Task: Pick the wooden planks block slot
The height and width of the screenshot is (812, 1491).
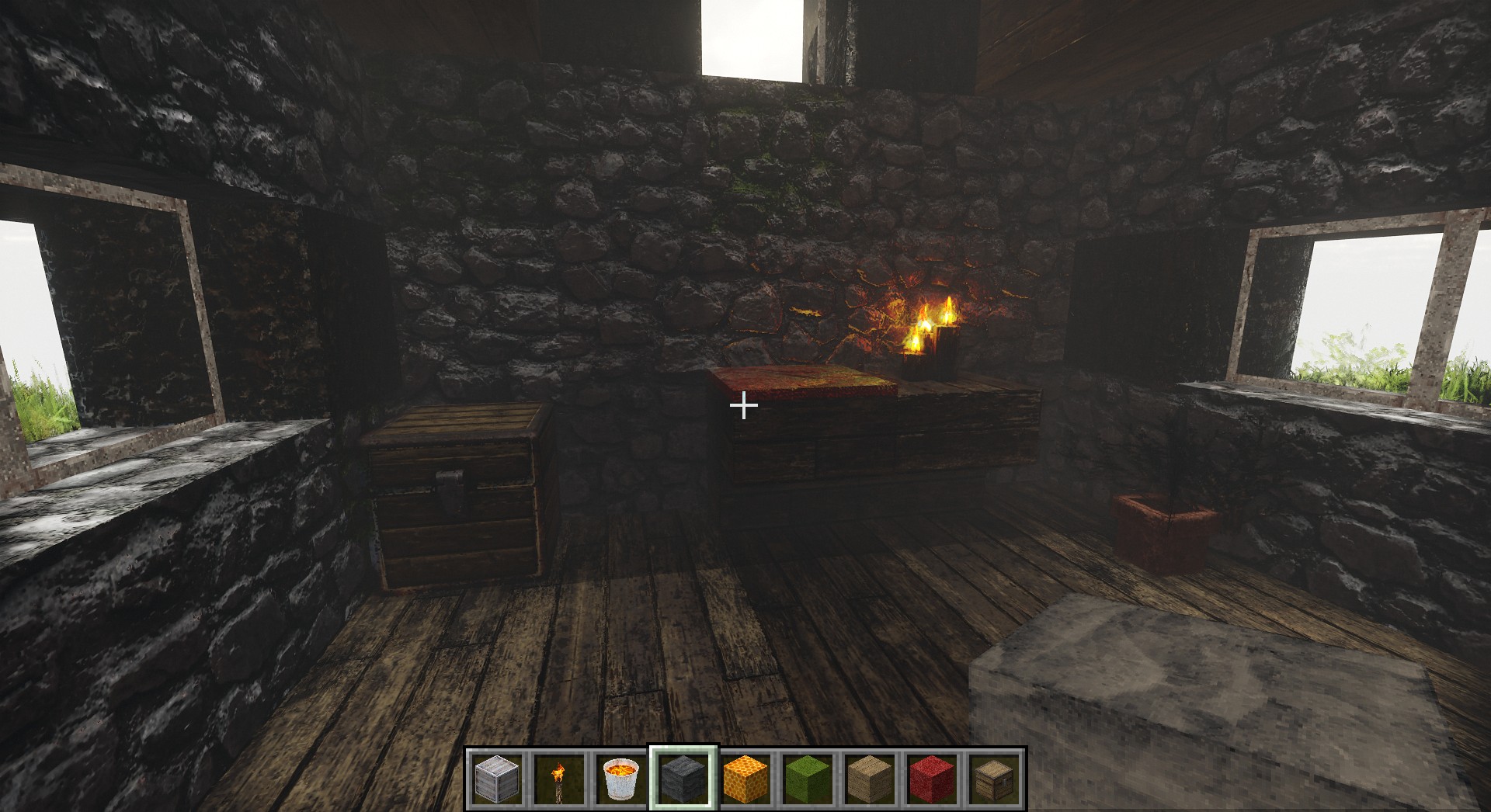Action: pyautogui.click(x=870, y=779)
